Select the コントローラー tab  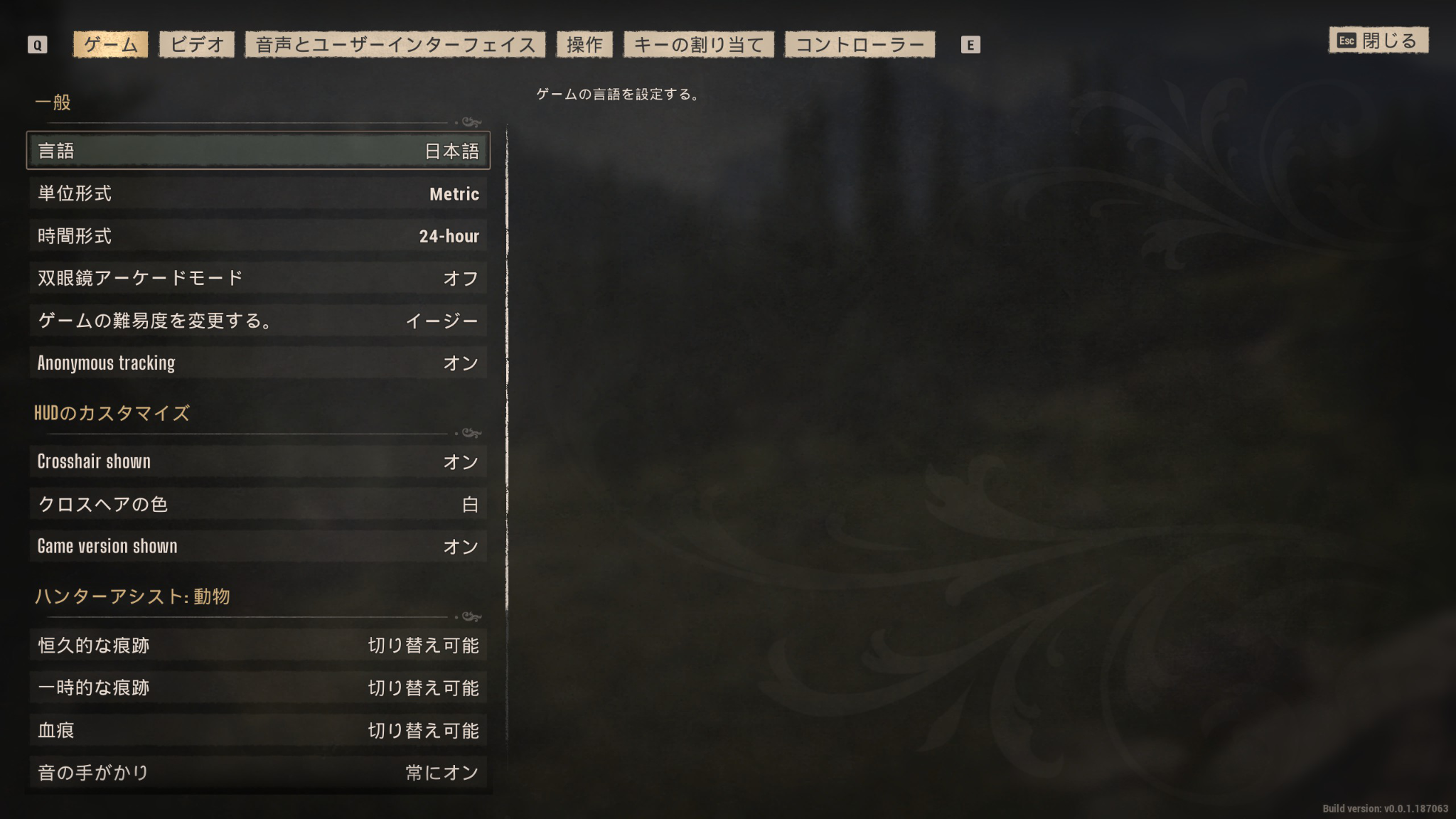click(860, 43)
